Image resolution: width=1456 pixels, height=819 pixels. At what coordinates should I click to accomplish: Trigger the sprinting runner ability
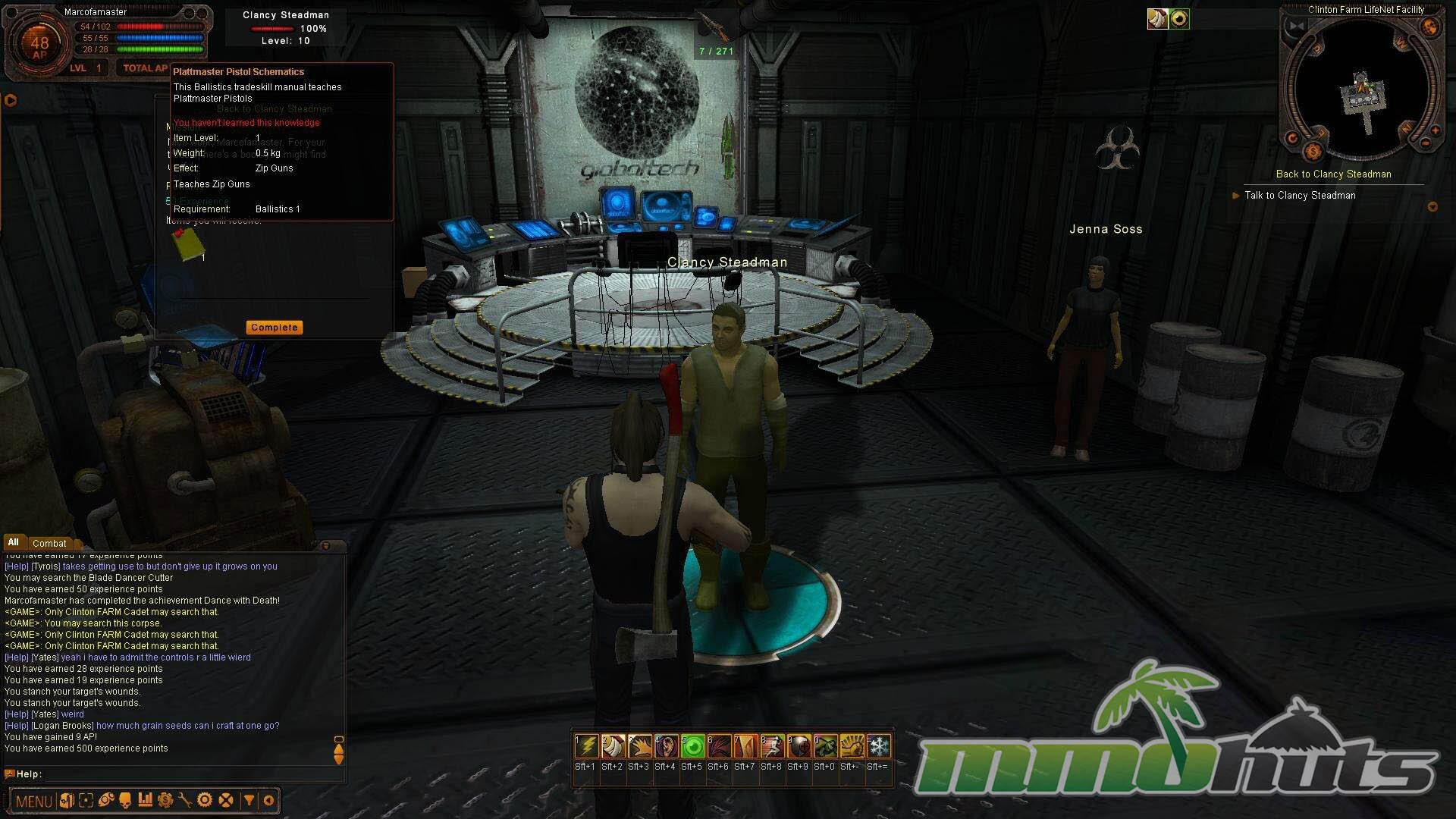771,747
